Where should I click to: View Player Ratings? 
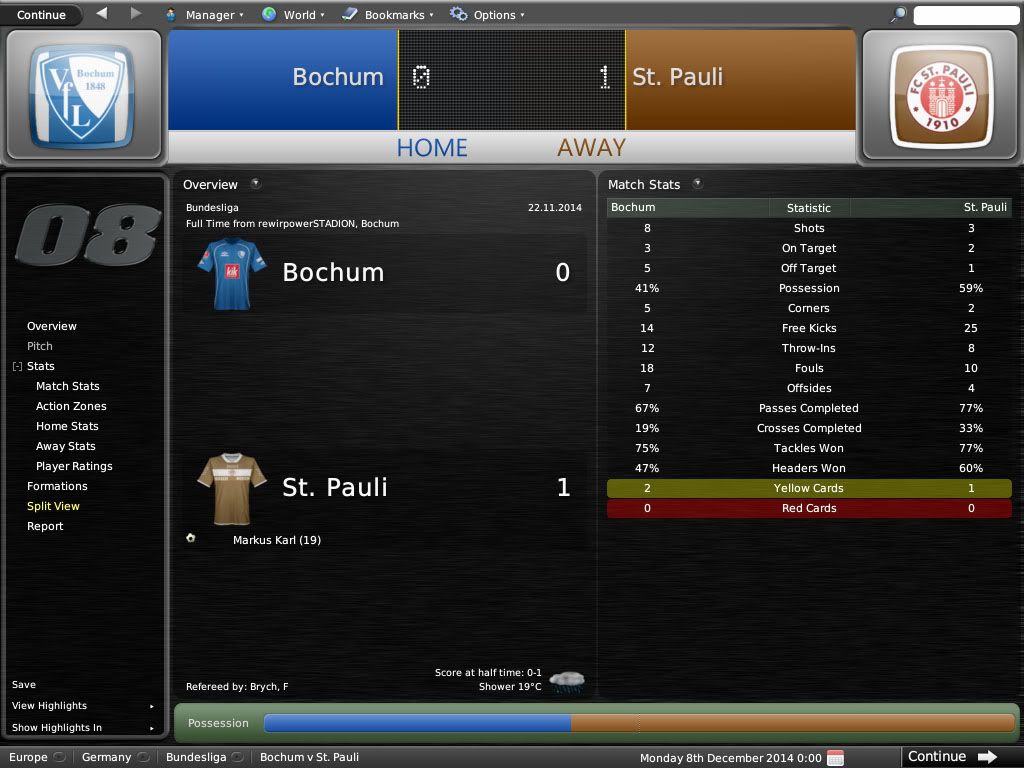(x=74, y=466)
